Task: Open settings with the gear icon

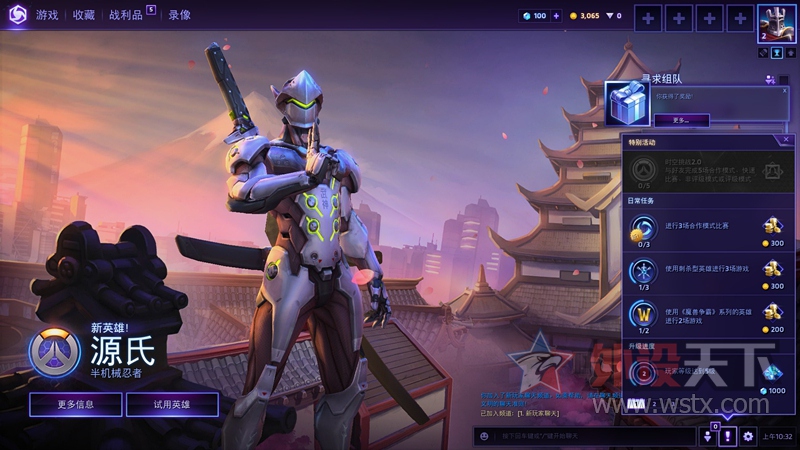Action: (x=748, y=436)
